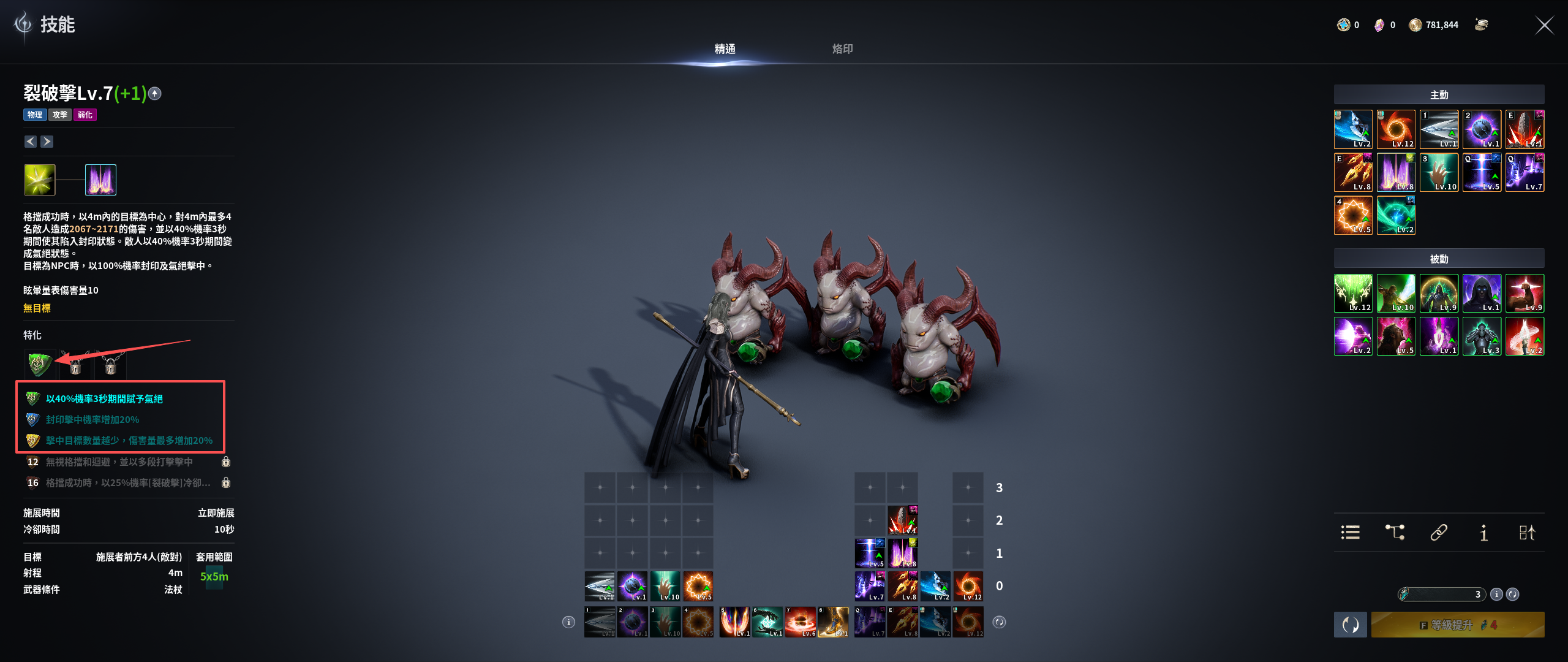1568x662 pixels.
Task: Select the 精通 tab
Action: coord(725,49)
